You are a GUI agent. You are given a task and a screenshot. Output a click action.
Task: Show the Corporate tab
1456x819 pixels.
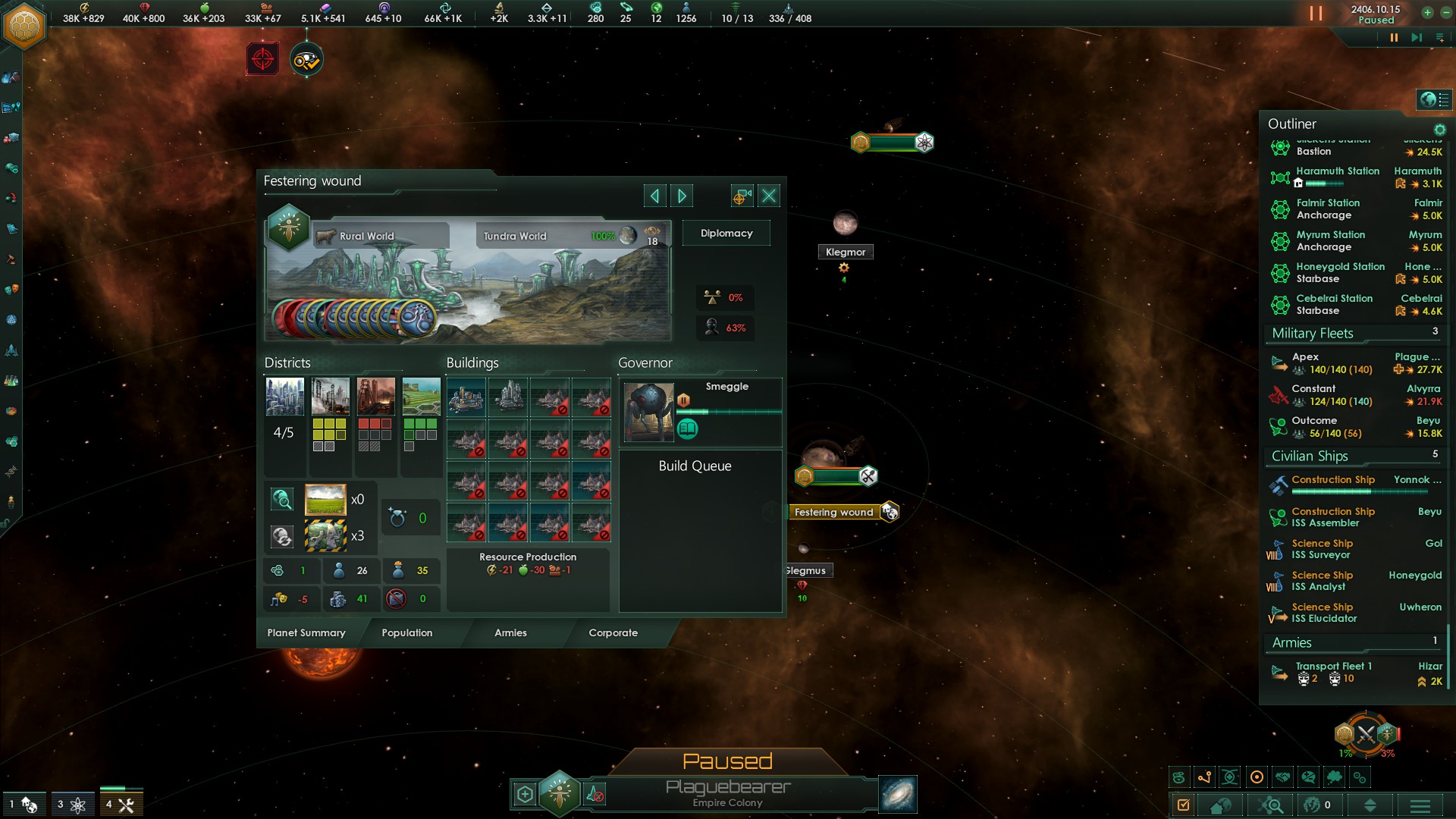[613, 633]
